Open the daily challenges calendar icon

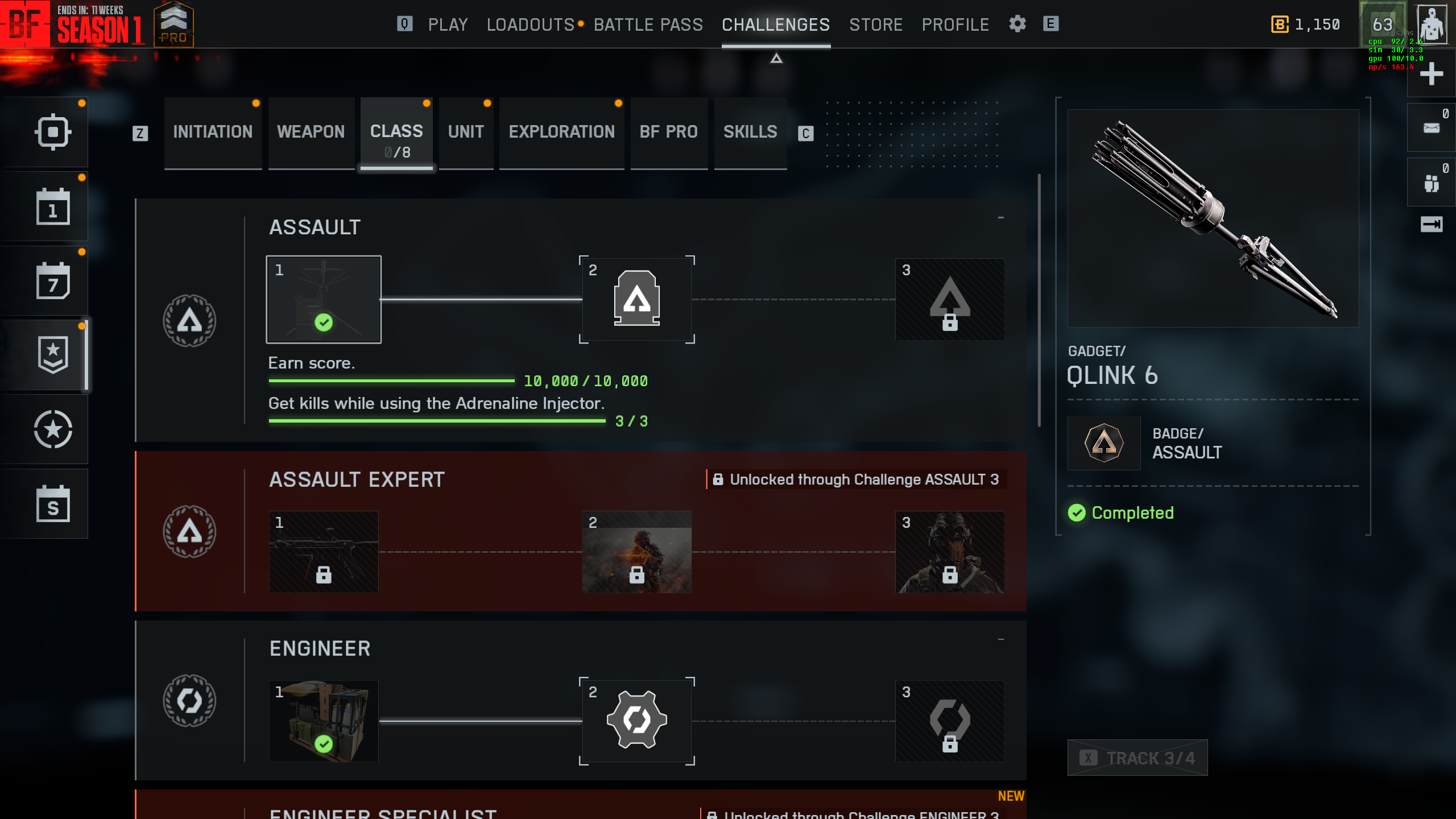53,206
